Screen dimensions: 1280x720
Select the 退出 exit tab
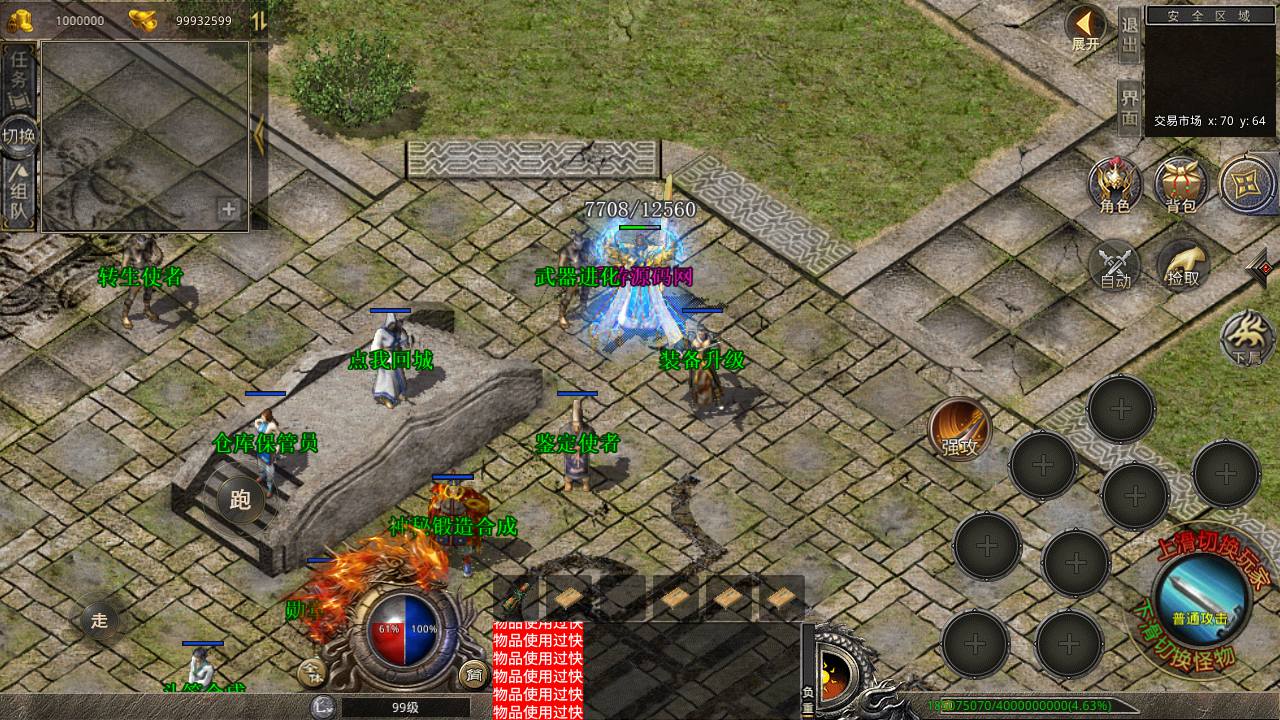click(1129, 37)
